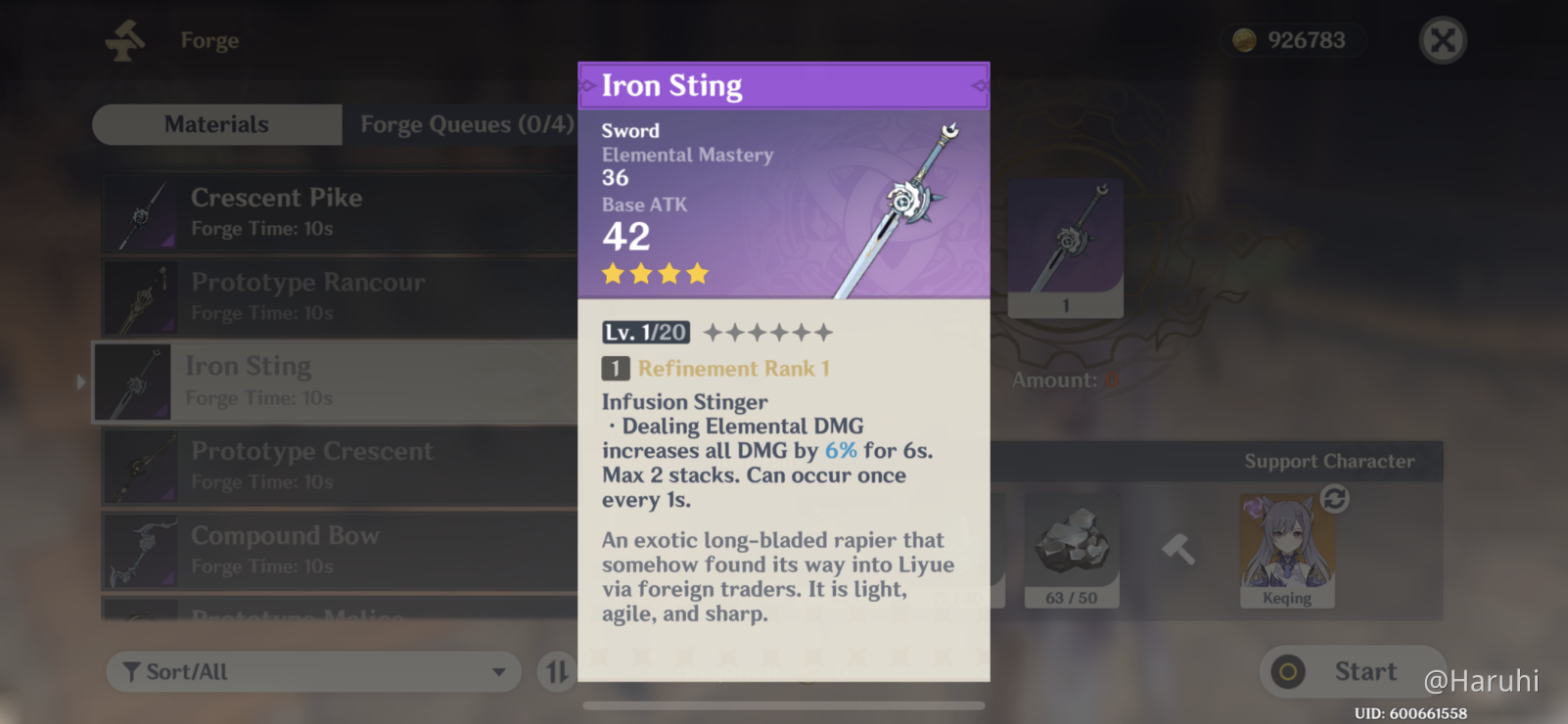The height and width of the screenshot is (724, 1568).
Task: Select the Prototype Rancour weapon icon
Action: tap(142, 296)
